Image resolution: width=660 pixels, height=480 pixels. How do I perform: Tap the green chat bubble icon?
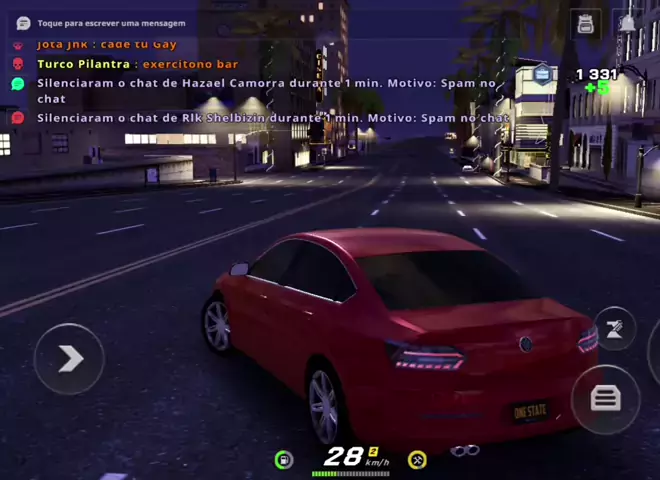(x=17, y=84)
